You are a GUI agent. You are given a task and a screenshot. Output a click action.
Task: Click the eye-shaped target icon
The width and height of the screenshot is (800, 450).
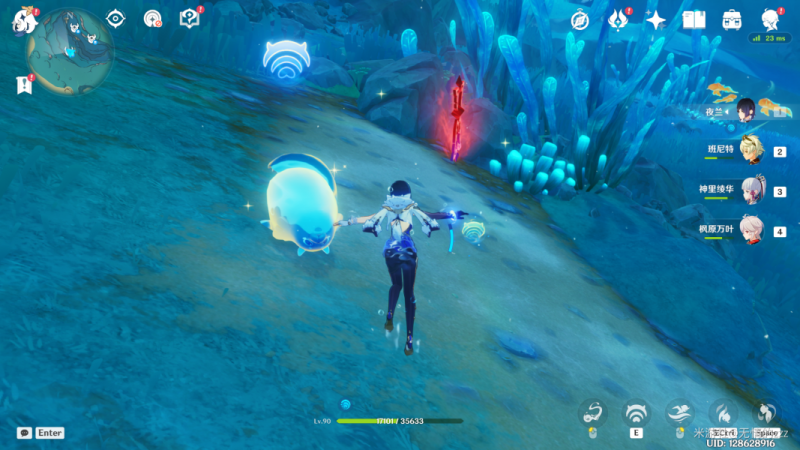(116, 19)
